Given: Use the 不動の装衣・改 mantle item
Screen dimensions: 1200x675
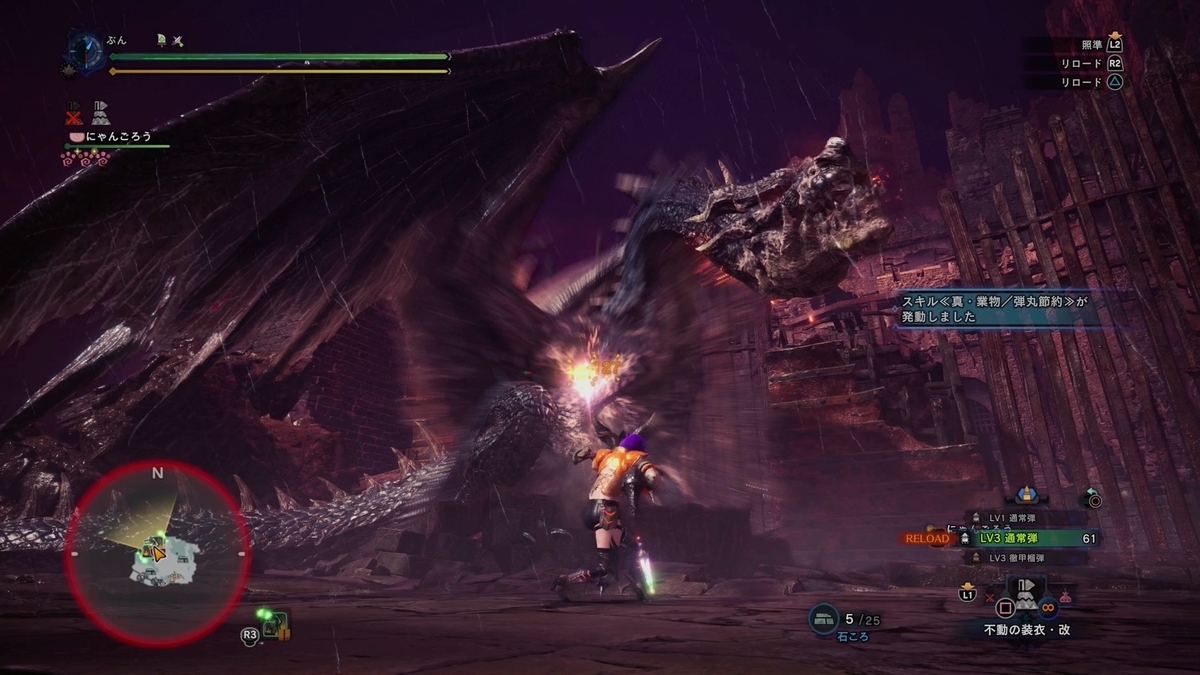Looking at the screenshot, I should 1026,598.
